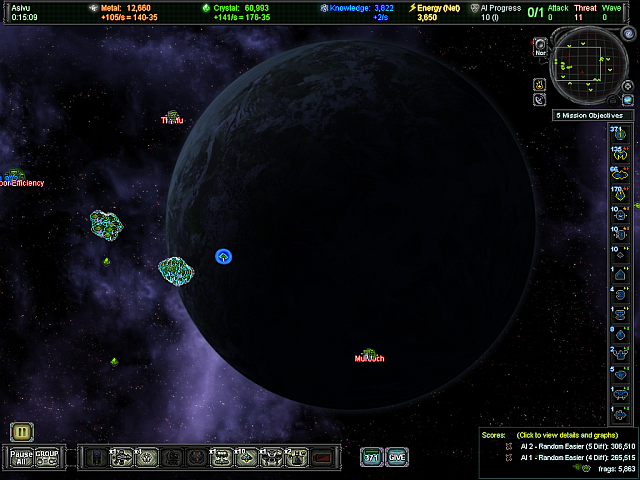Open the Group controls button
640x480 pixels.
[47, 457]
